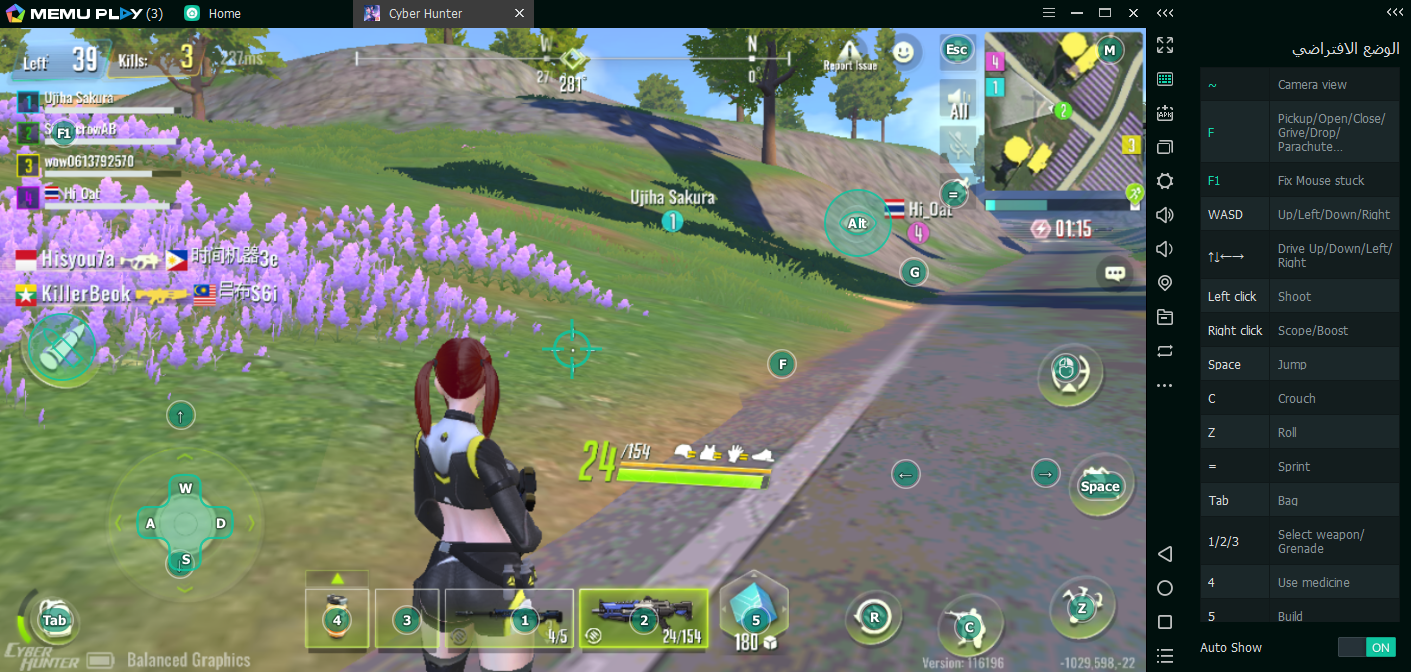
Task: Tap the jump button marked Space
Action: [1100, 486]
